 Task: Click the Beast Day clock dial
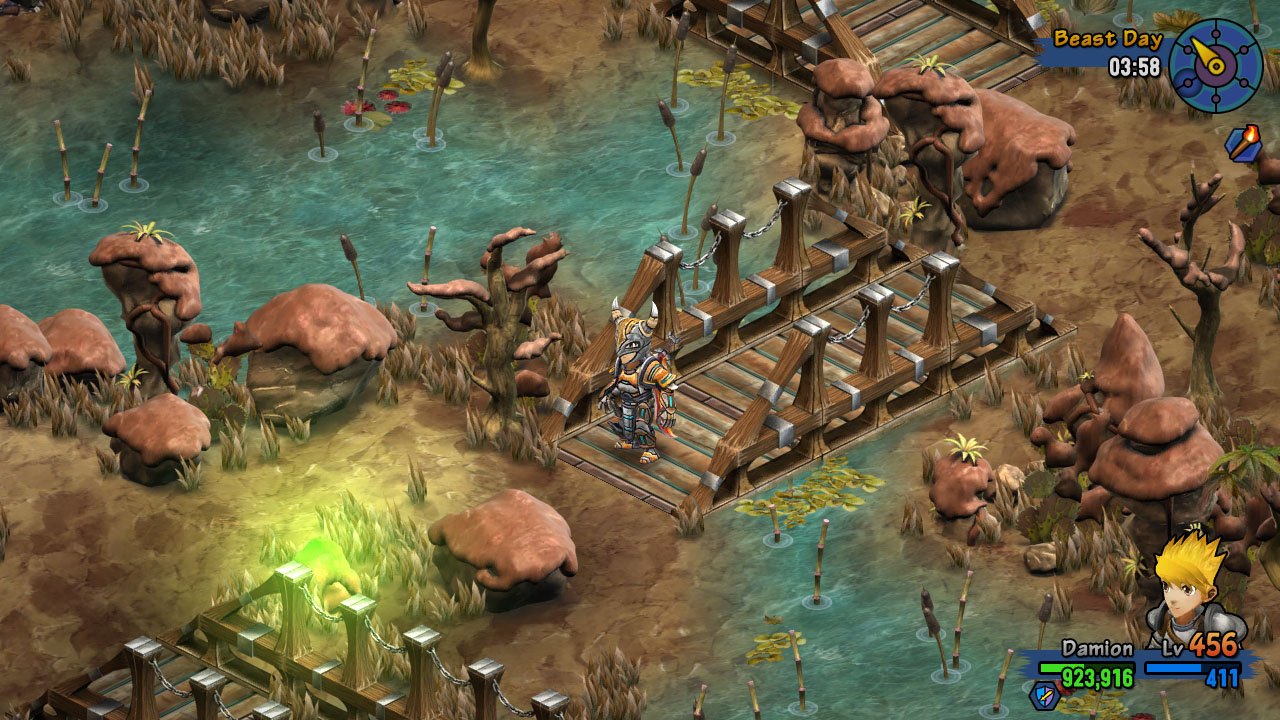[x=1215, y=65]
